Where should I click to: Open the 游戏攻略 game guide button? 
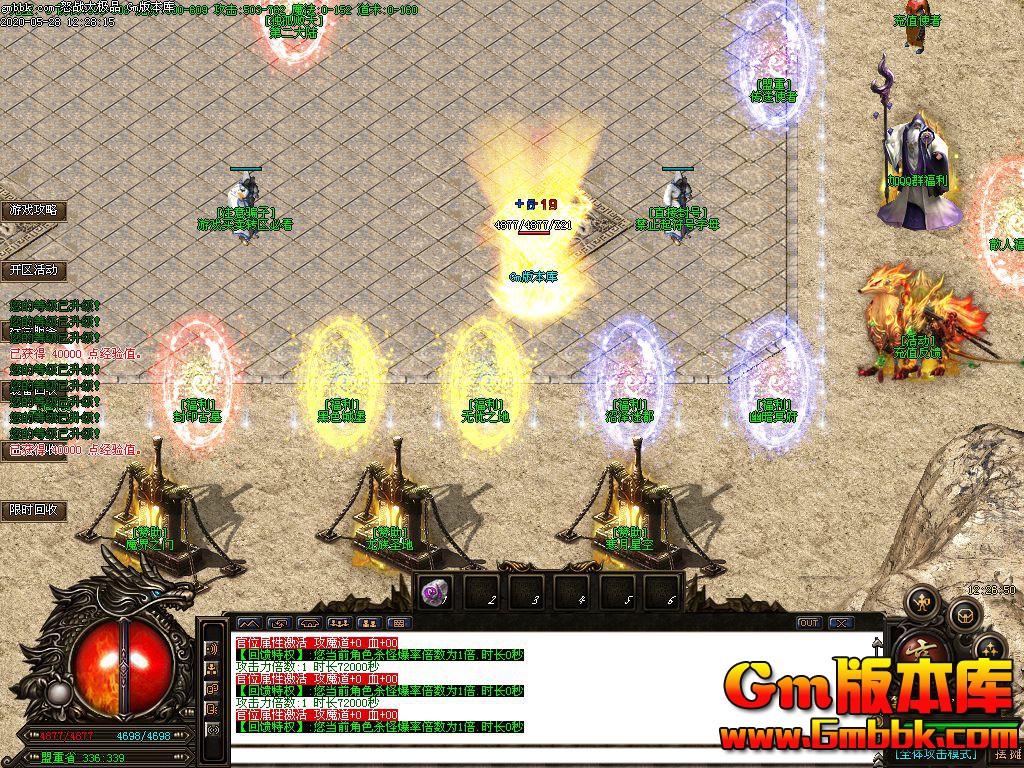click(33, 210)
